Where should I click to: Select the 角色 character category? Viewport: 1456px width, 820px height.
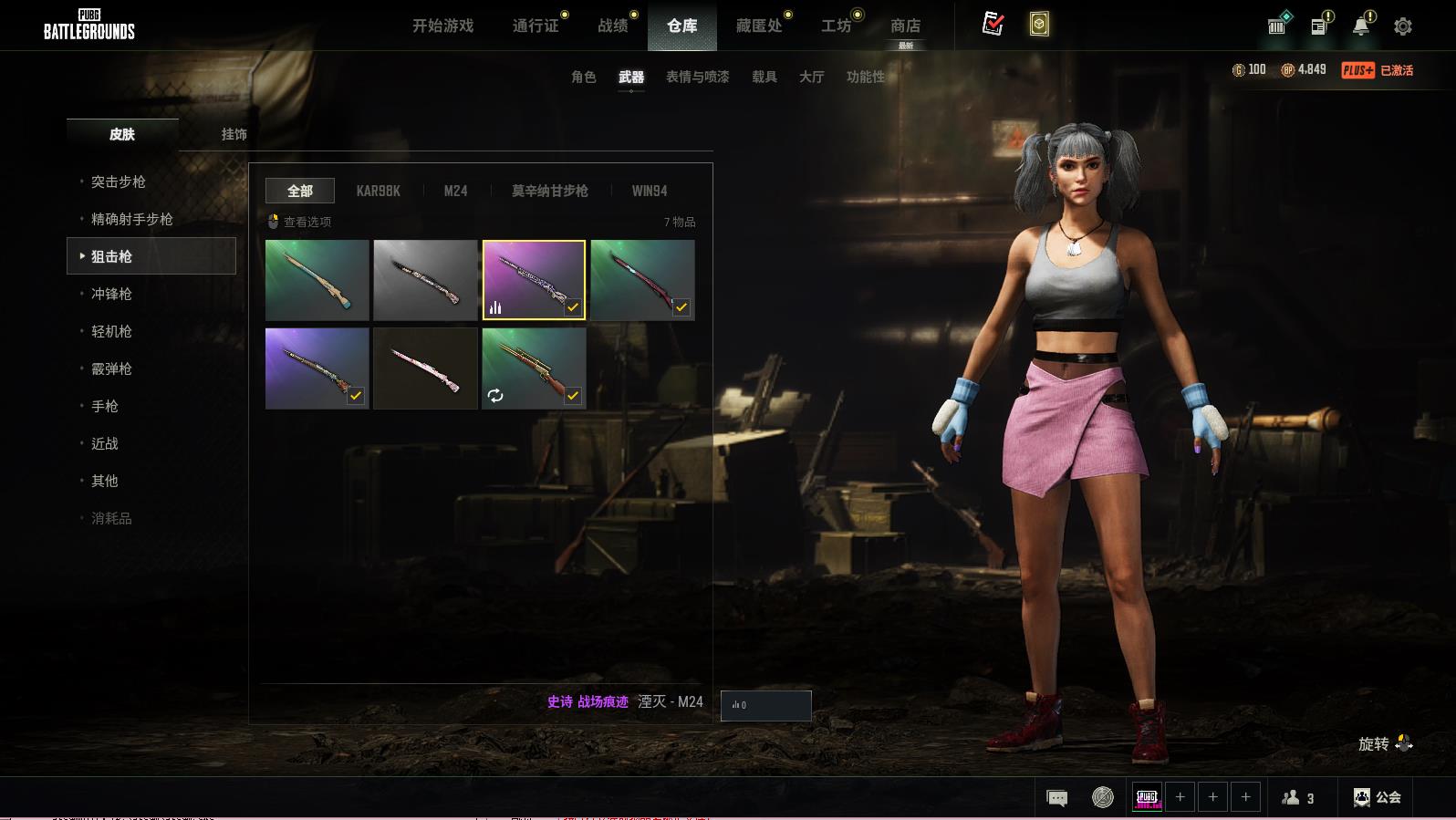(x=583, y=77)
